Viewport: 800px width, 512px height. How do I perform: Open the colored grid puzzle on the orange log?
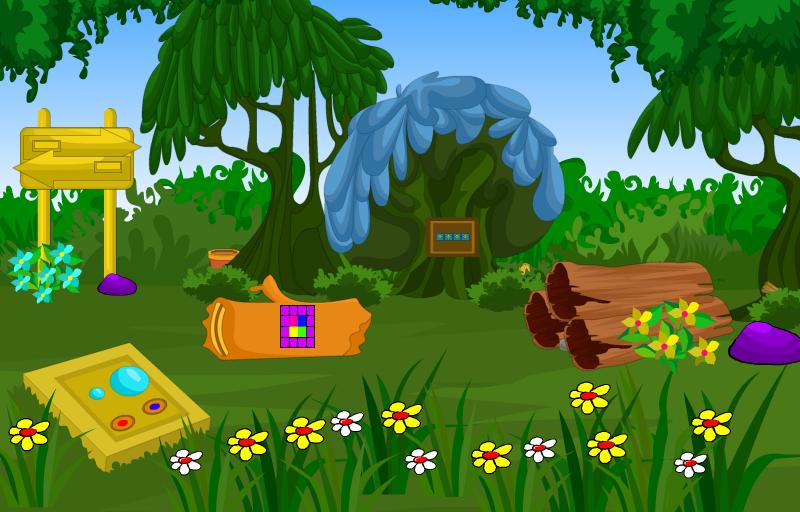coord(297,326)
